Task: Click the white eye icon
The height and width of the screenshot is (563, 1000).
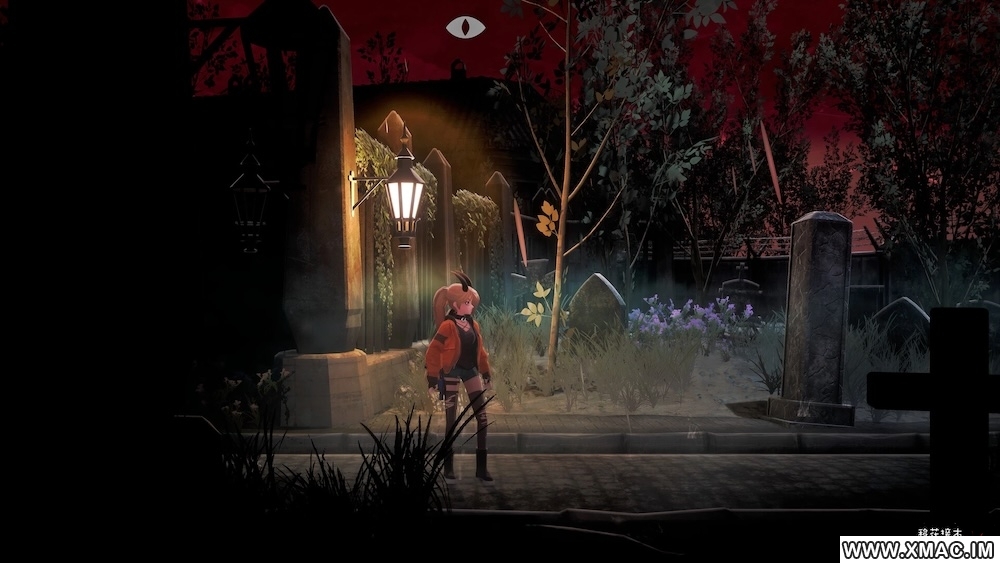Action: [465, 27]
